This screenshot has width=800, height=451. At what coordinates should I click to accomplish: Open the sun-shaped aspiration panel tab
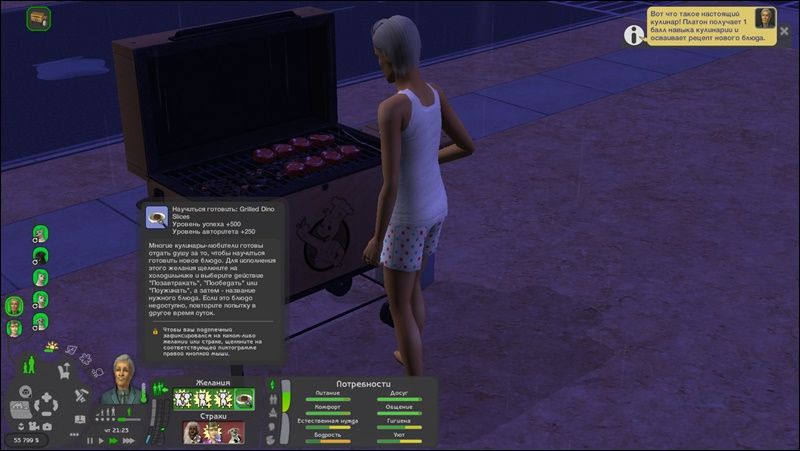(51, 347)
